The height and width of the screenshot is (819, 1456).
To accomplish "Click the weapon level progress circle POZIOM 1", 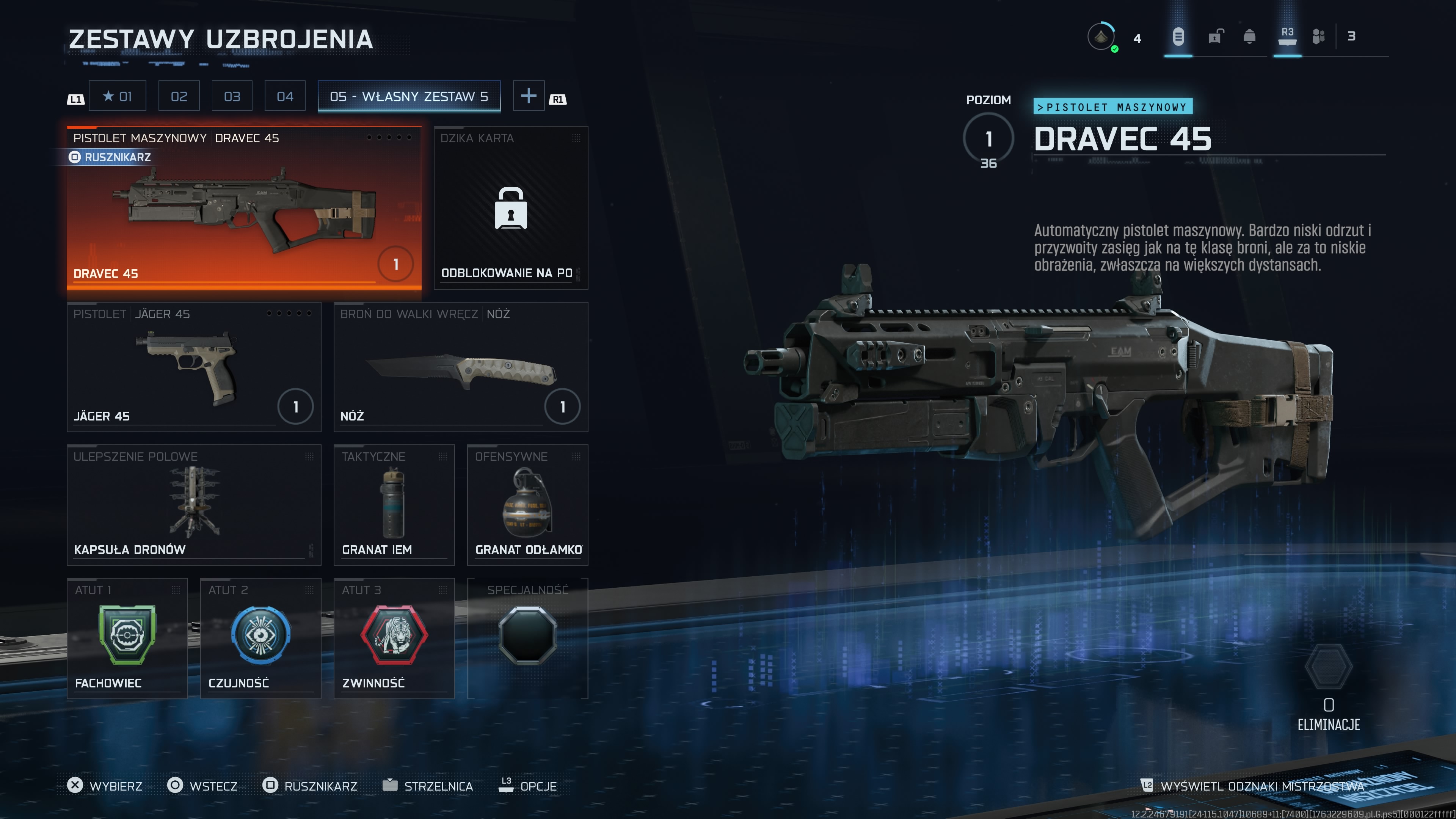I will click(988, 138).
